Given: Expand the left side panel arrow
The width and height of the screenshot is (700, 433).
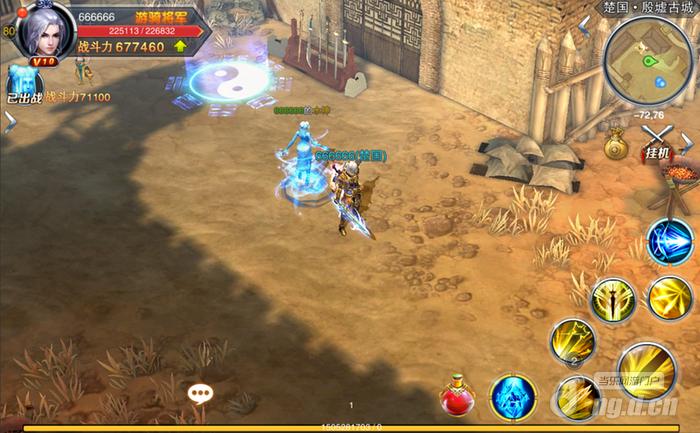Looking at the screenshot, I should point(9,121).
